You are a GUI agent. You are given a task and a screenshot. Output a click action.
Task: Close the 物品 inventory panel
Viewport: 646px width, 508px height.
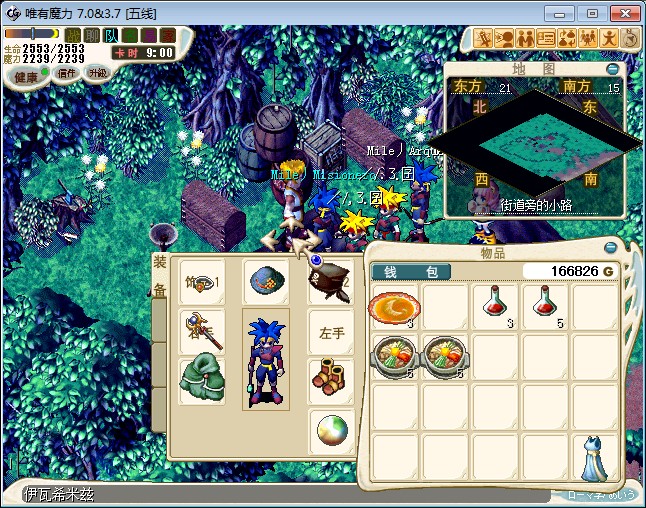610,248
